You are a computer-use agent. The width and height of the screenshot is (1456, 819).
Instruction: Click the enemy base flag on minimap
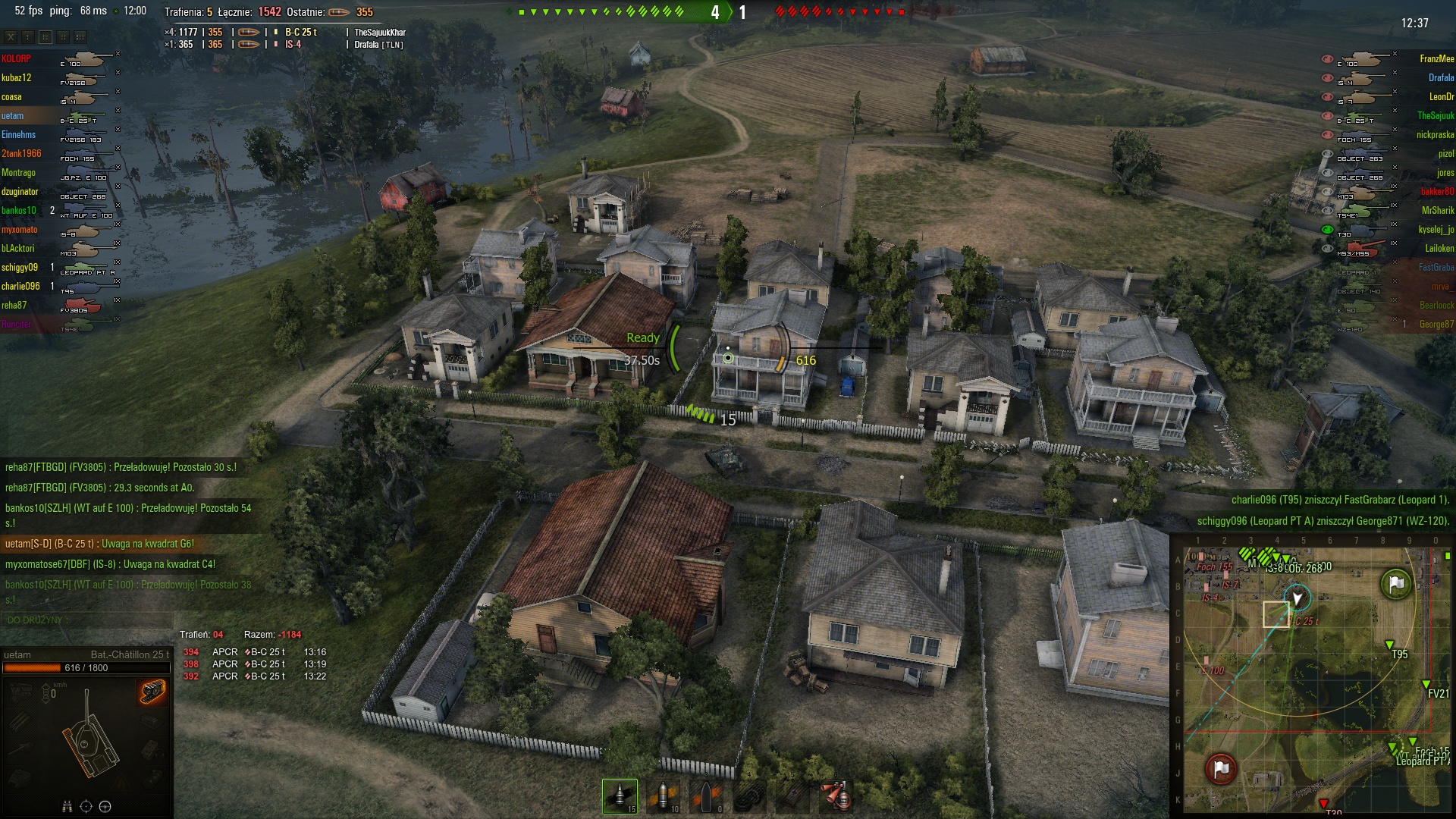pyautogui.click(x=1220, y=769)
